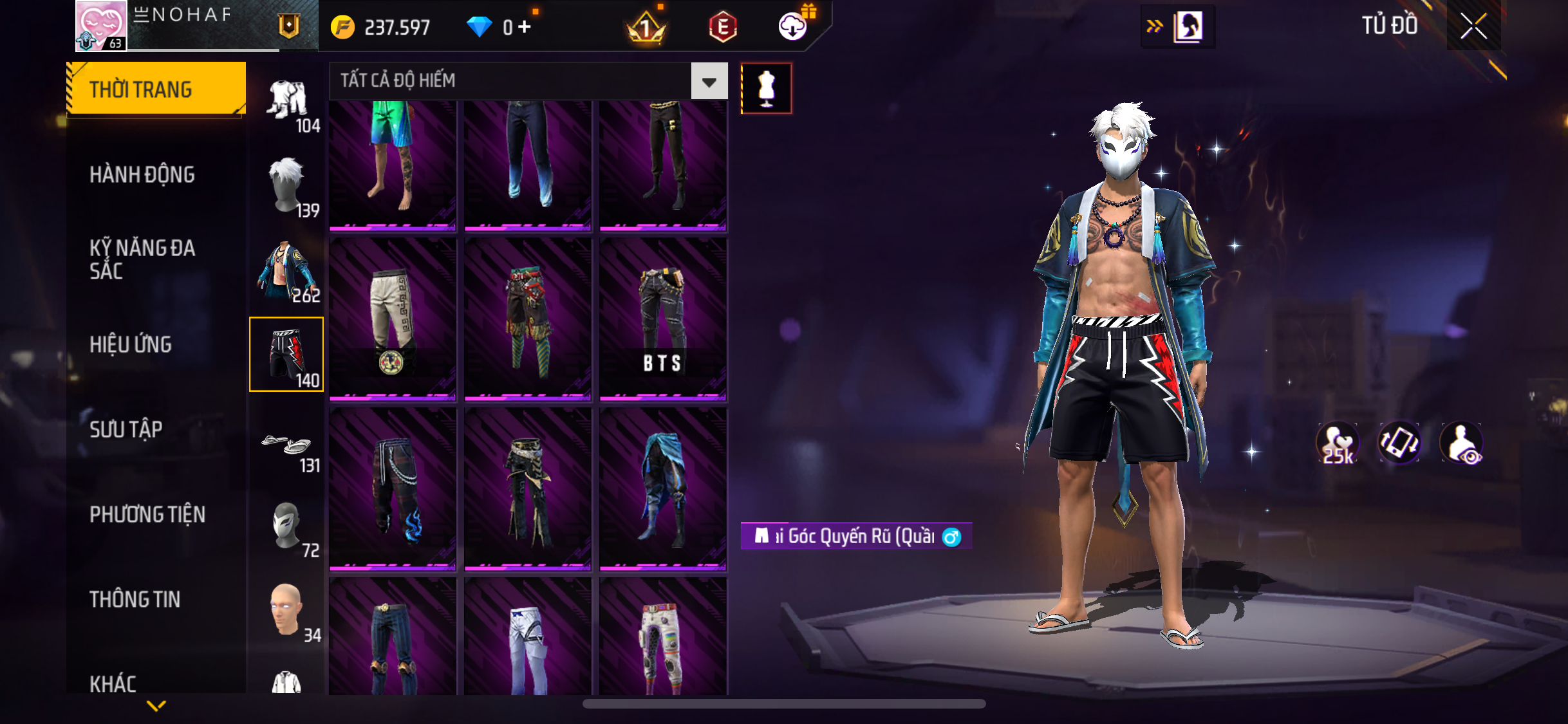Open the Phương Tiện tab
The width and height of the screenshot is (1568, 724).
point(147,514)
